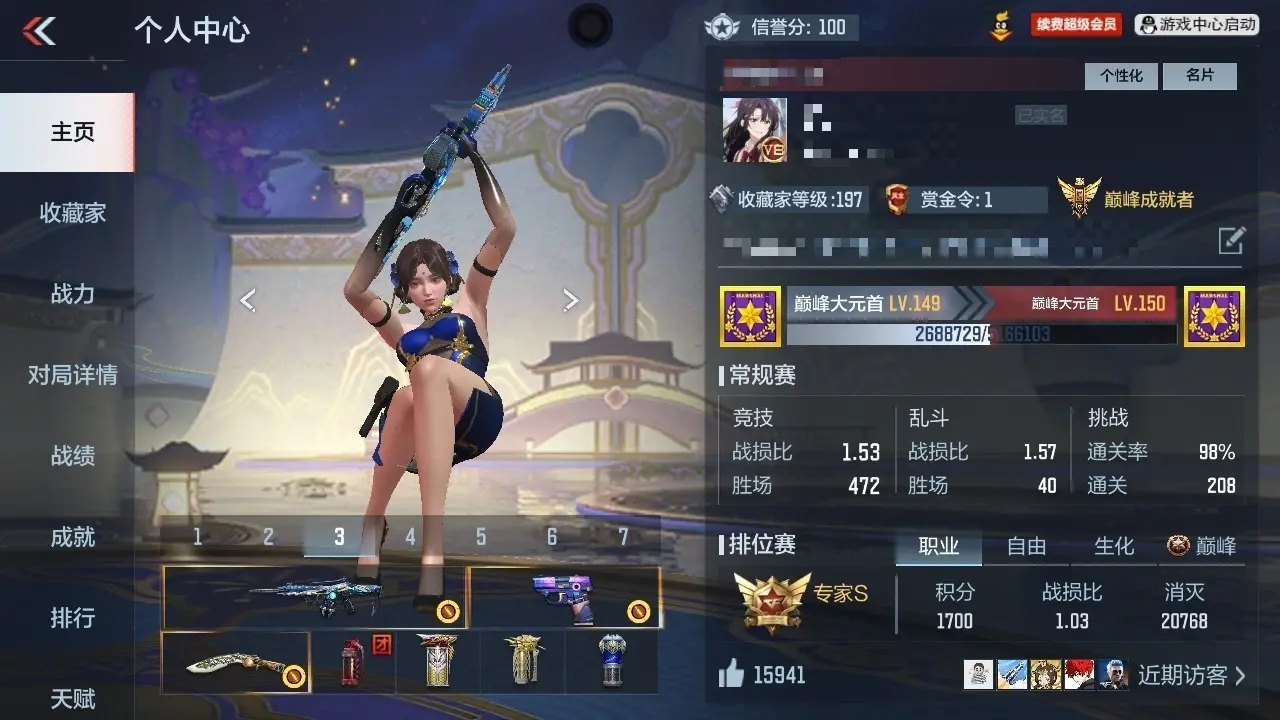View 近期访客 list

(1192, 675)
